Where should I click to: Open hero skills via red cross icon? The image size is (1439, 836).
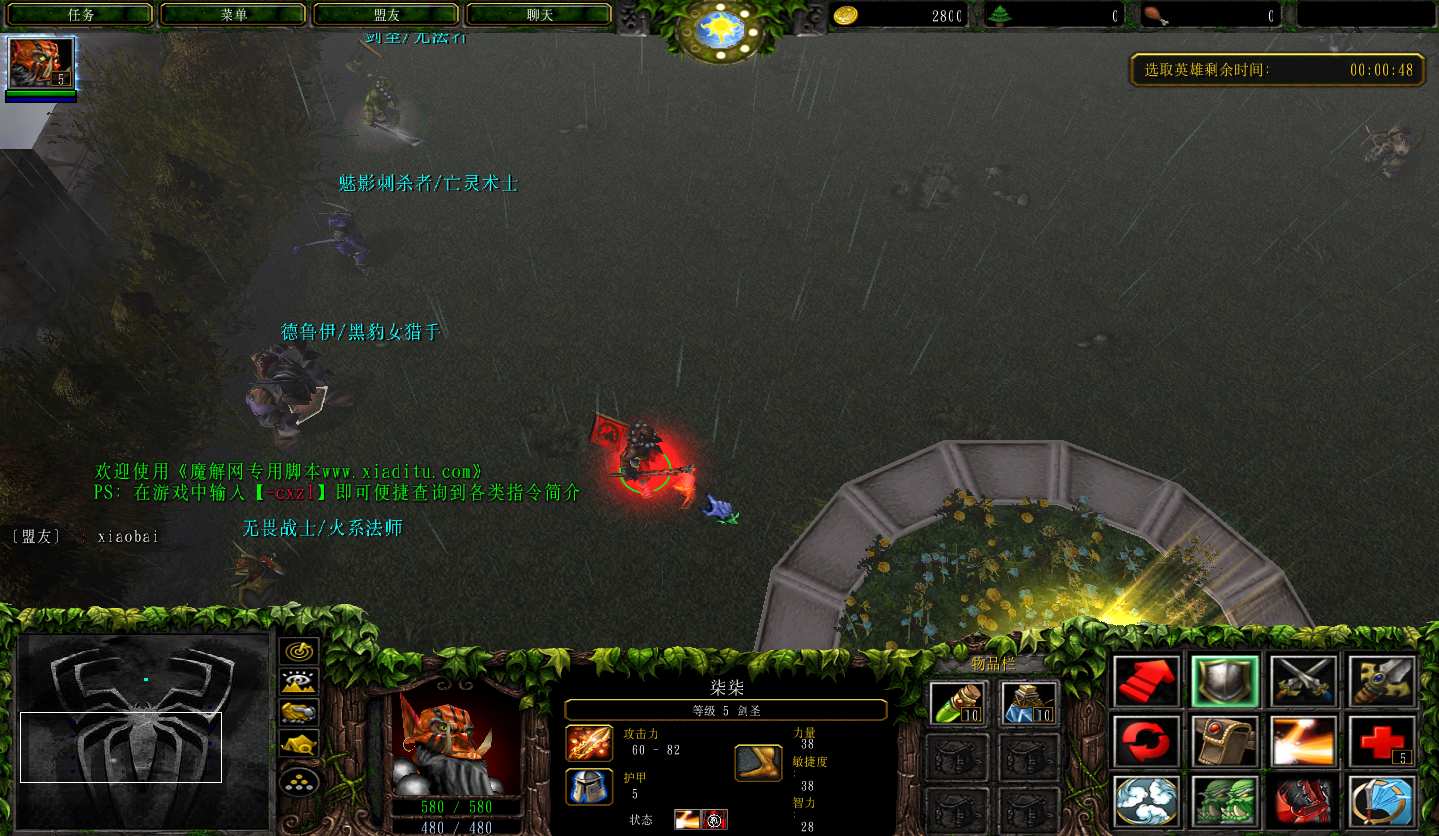point(1381,742)
